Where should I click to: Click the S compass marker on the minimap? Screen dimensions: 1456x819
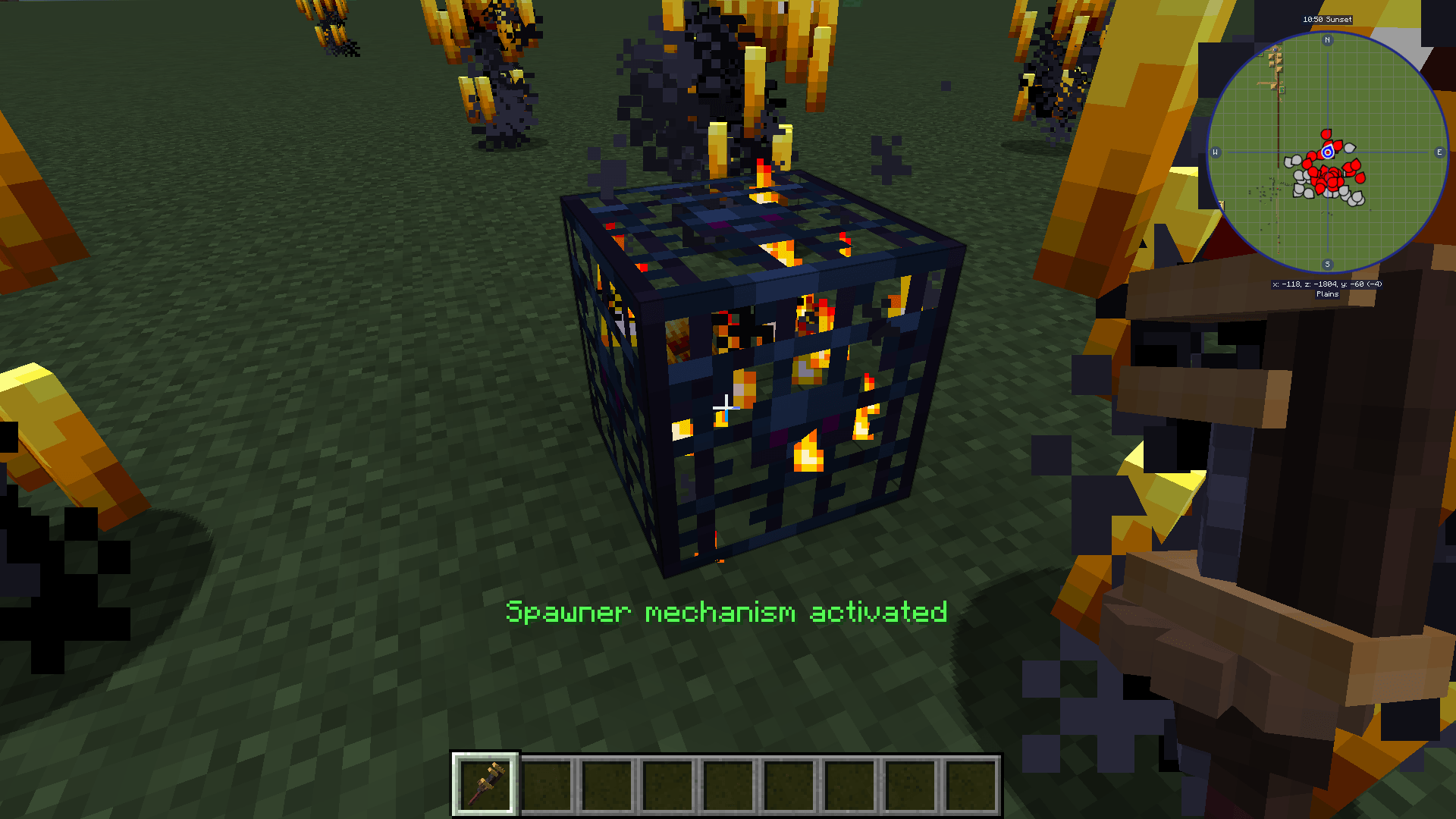tap(1327, 265)
